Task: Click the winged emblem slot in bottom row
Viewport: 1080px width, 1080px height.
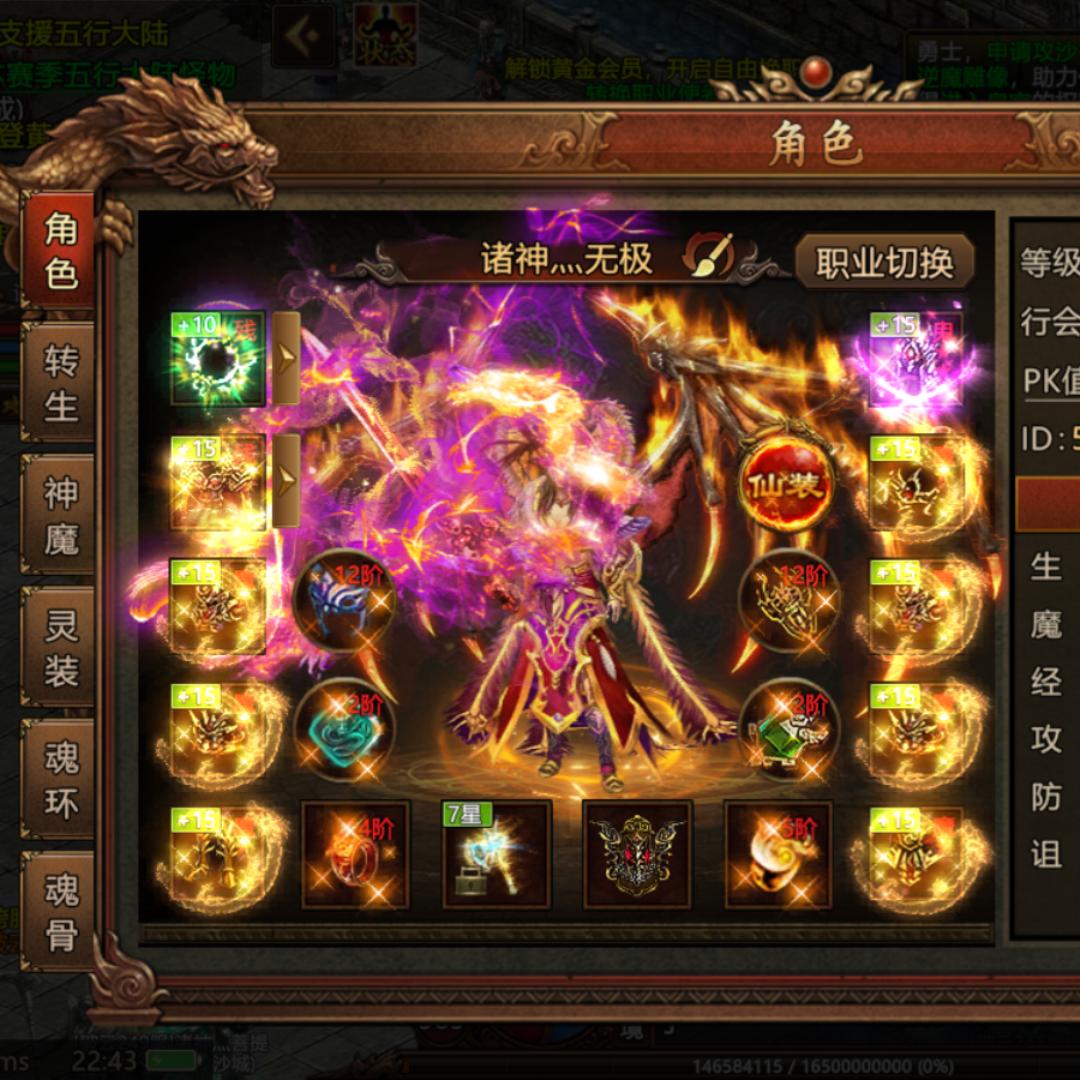Action: click(638, 855)
